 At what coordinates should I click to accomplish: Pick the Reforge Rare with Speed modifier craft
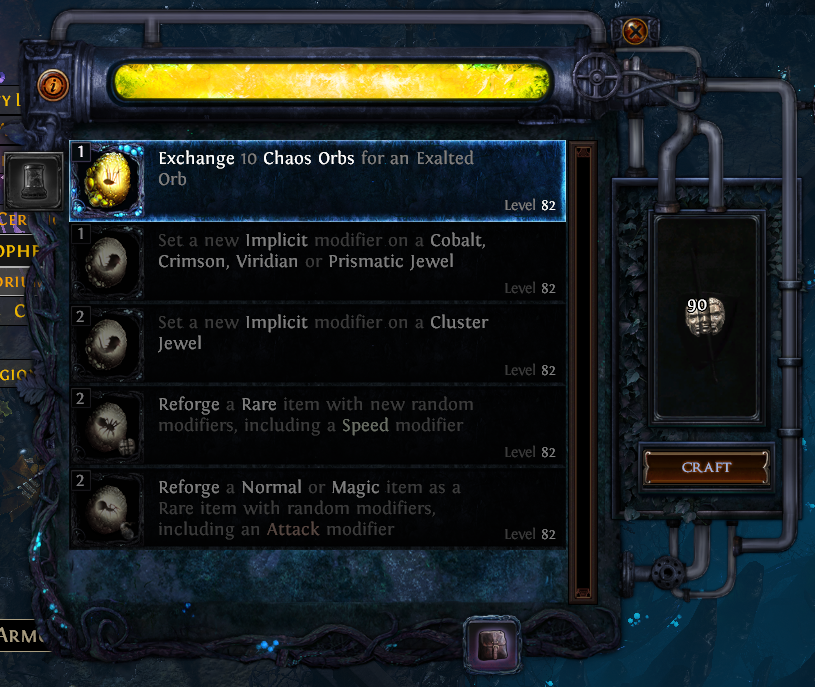tap(317, 425)
